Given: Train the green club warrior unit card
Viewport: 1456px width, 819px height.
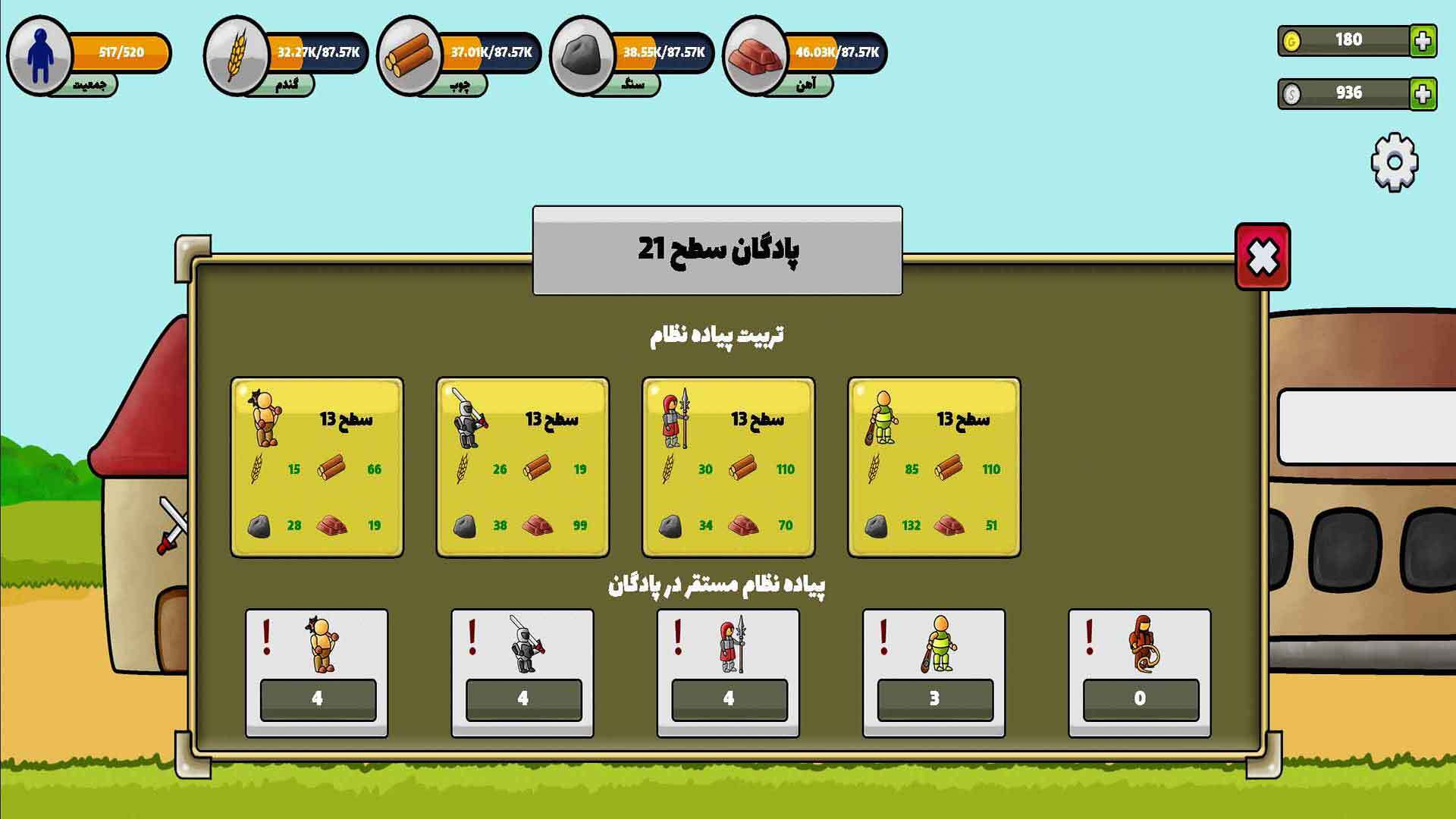Looking at the screenshot, I should click(934, 467).
